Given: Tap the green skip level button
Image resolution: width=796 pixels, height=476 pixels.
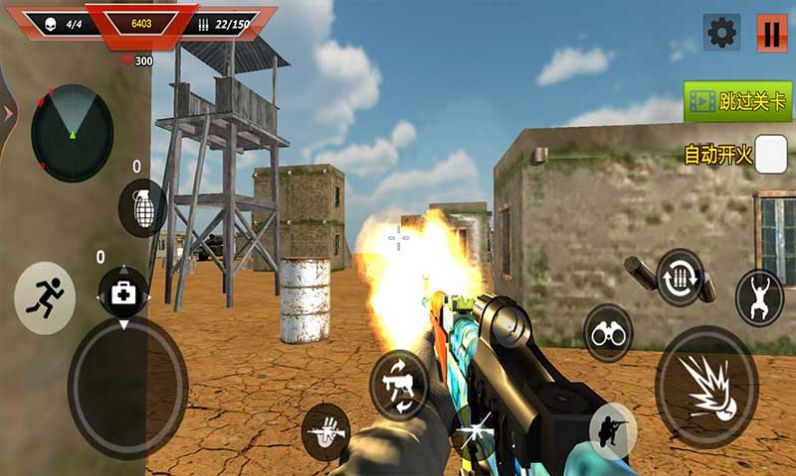Looking at the screenshot, I should [x=737, y=102].
